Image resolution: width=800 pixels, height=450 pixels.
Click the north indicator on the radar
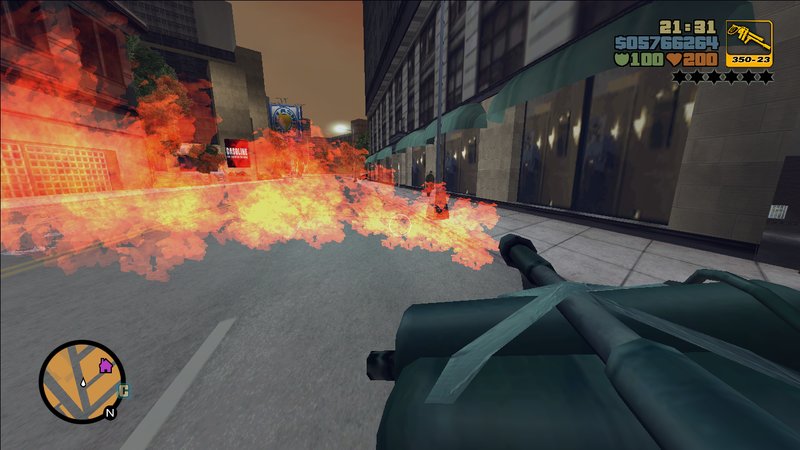[x=110, y=412]
